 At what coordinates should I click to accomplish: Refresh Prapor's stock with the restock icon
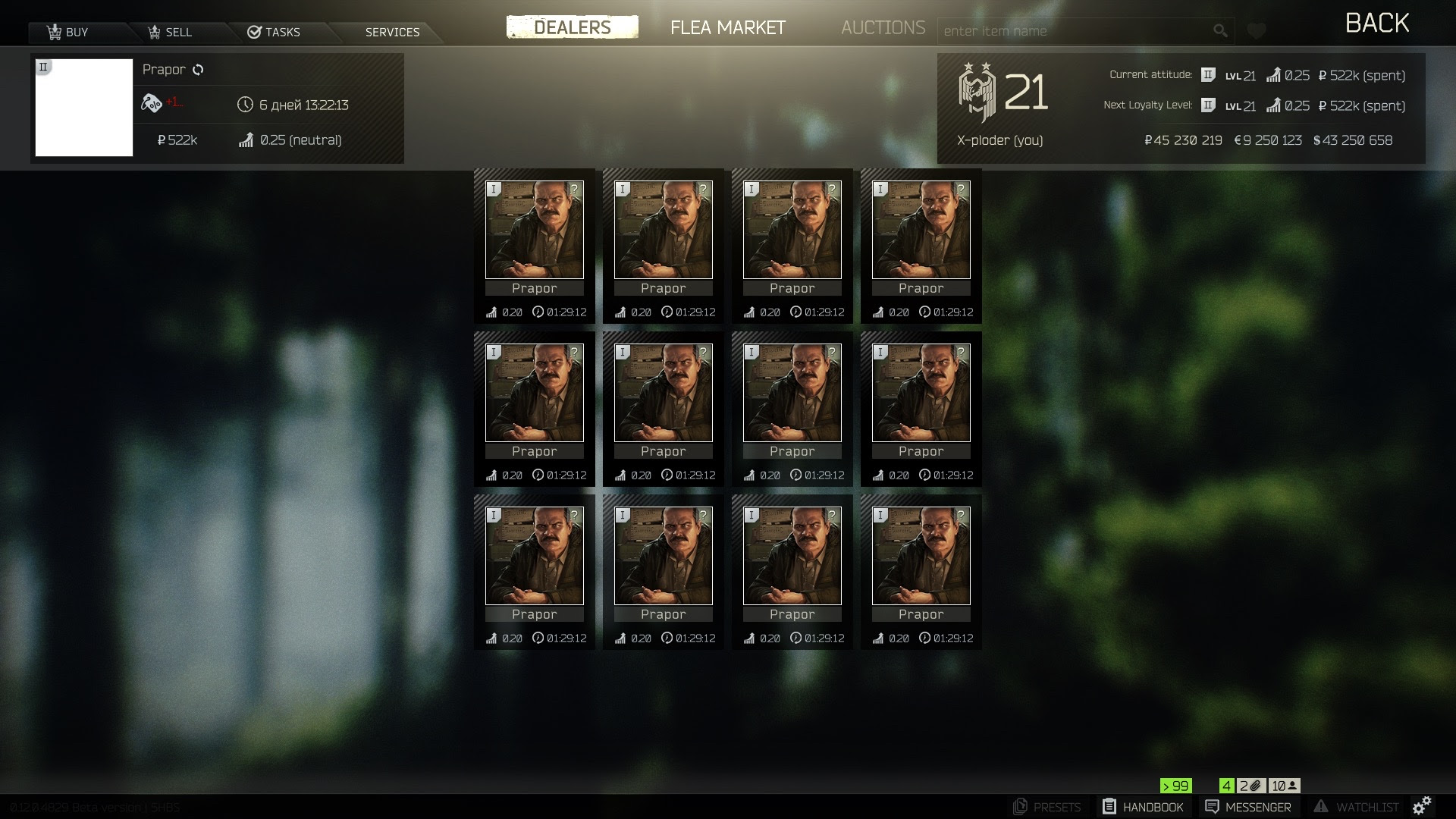click(x=199, y=69)
